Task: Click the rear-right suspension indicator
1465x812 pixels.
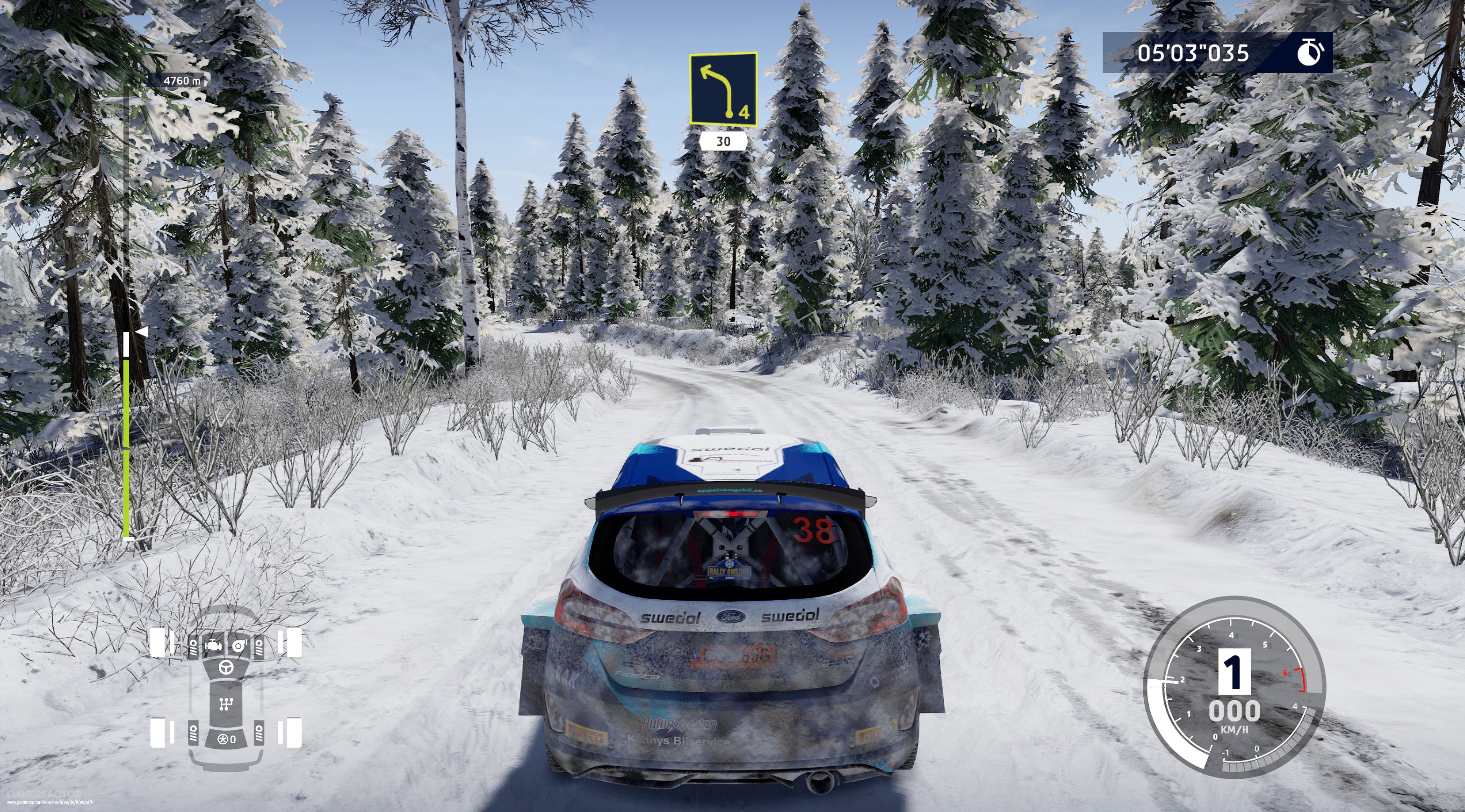Action: pyautogui.click(x=260, y=733)
